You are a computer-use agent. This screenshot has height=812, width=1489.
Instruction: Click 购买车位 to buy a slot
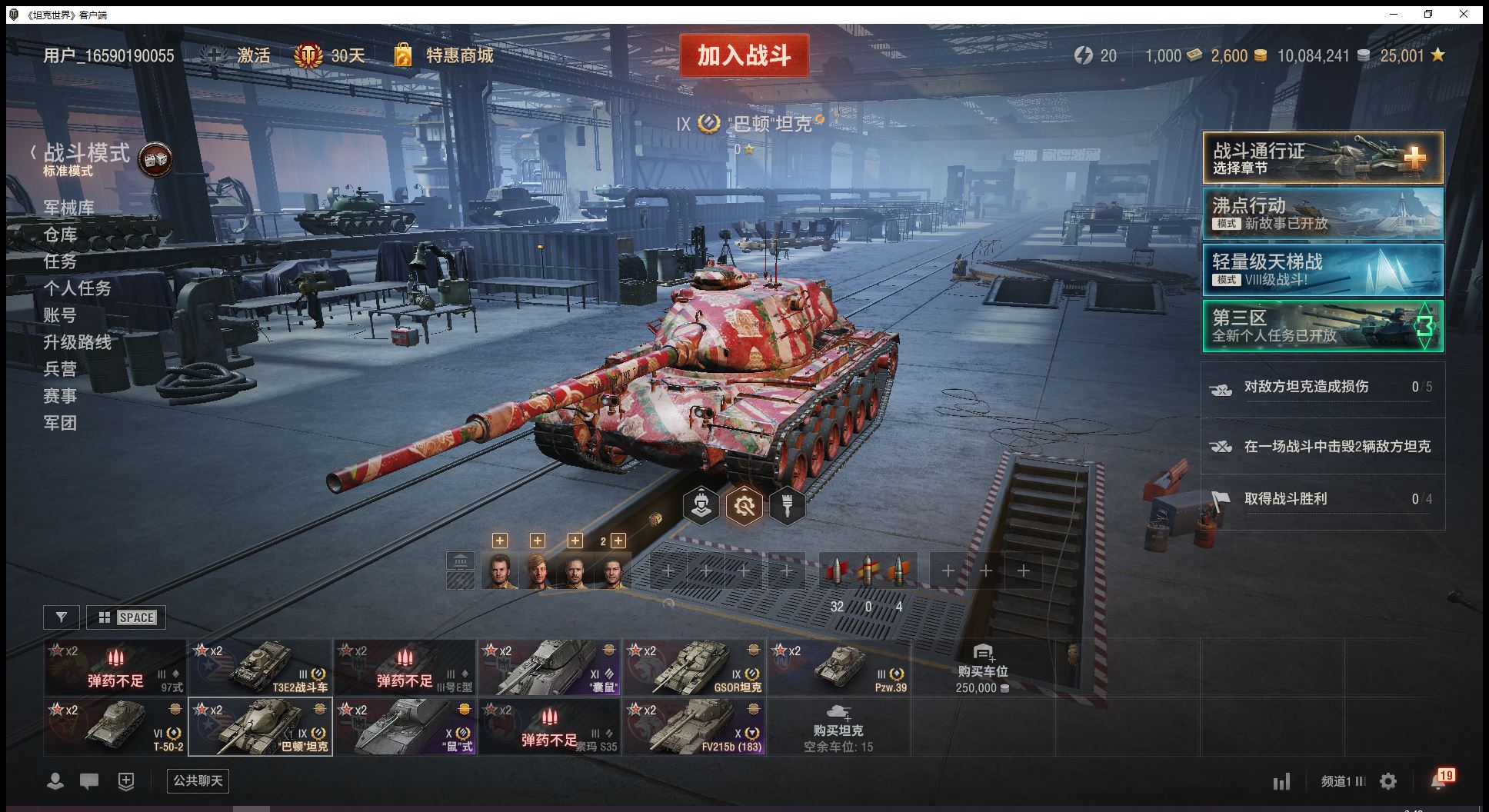point(982,667)
